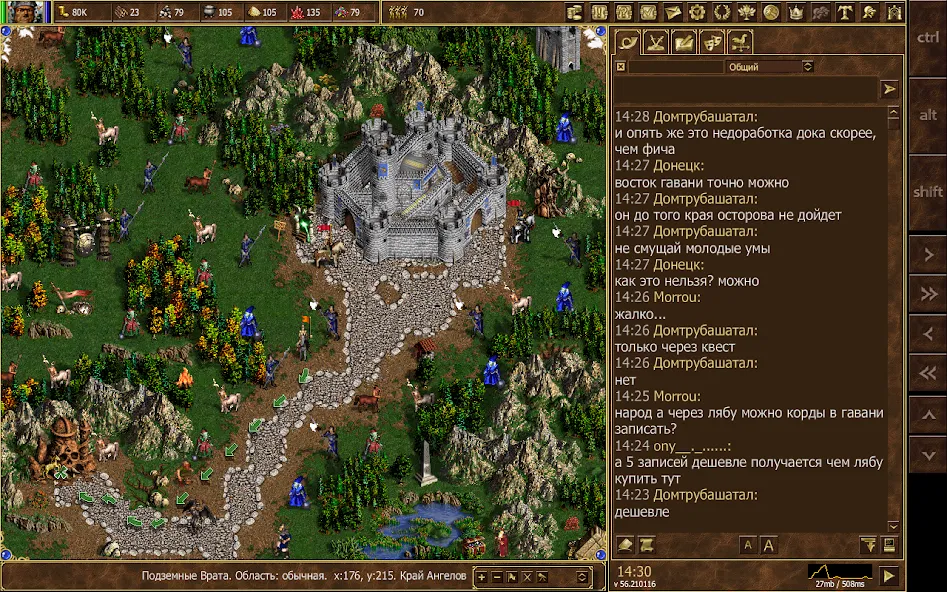Switch to the horn chat tab

point(627,42)
